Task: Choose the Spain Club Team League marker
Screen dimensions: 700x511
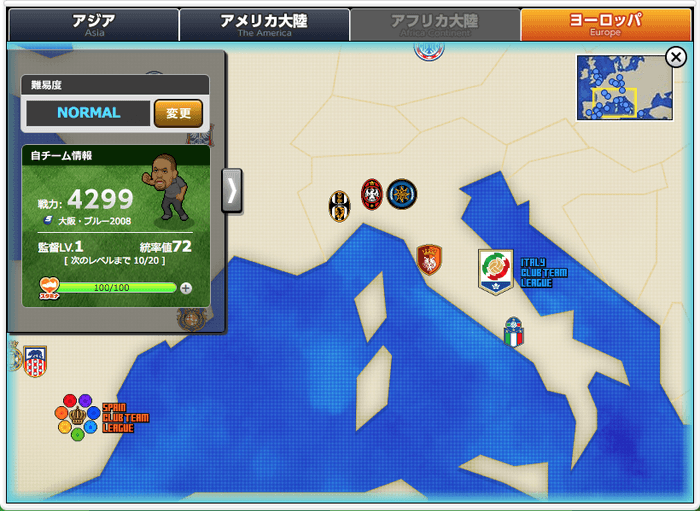Action: pos(78,416)
